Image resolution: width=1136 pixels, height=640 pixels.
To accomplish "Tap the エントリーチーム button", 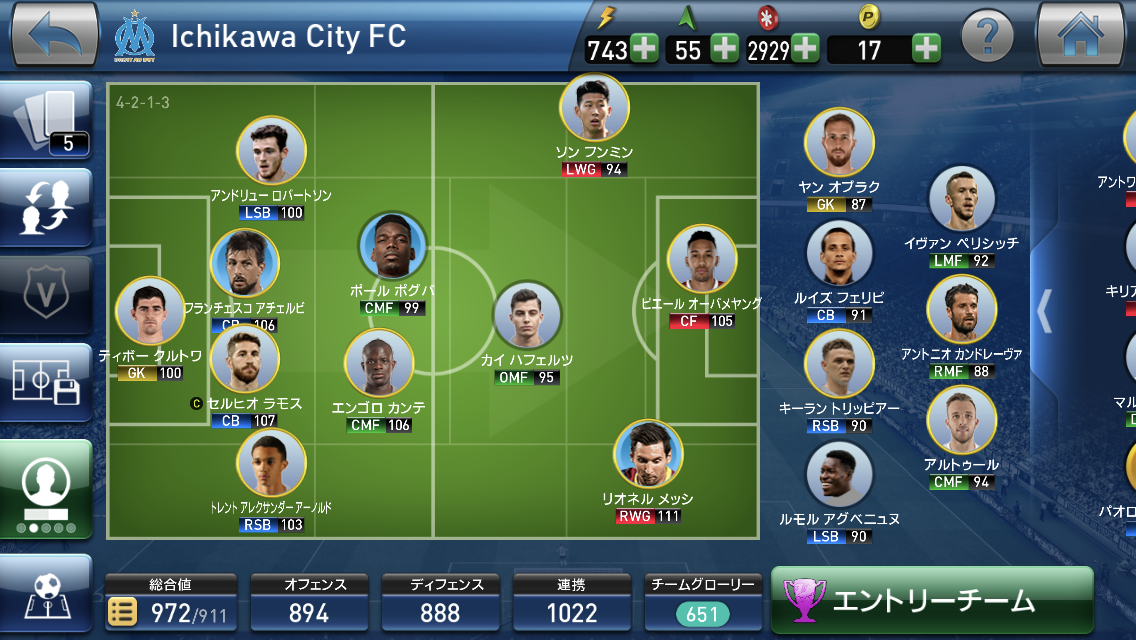I will 932,600.
